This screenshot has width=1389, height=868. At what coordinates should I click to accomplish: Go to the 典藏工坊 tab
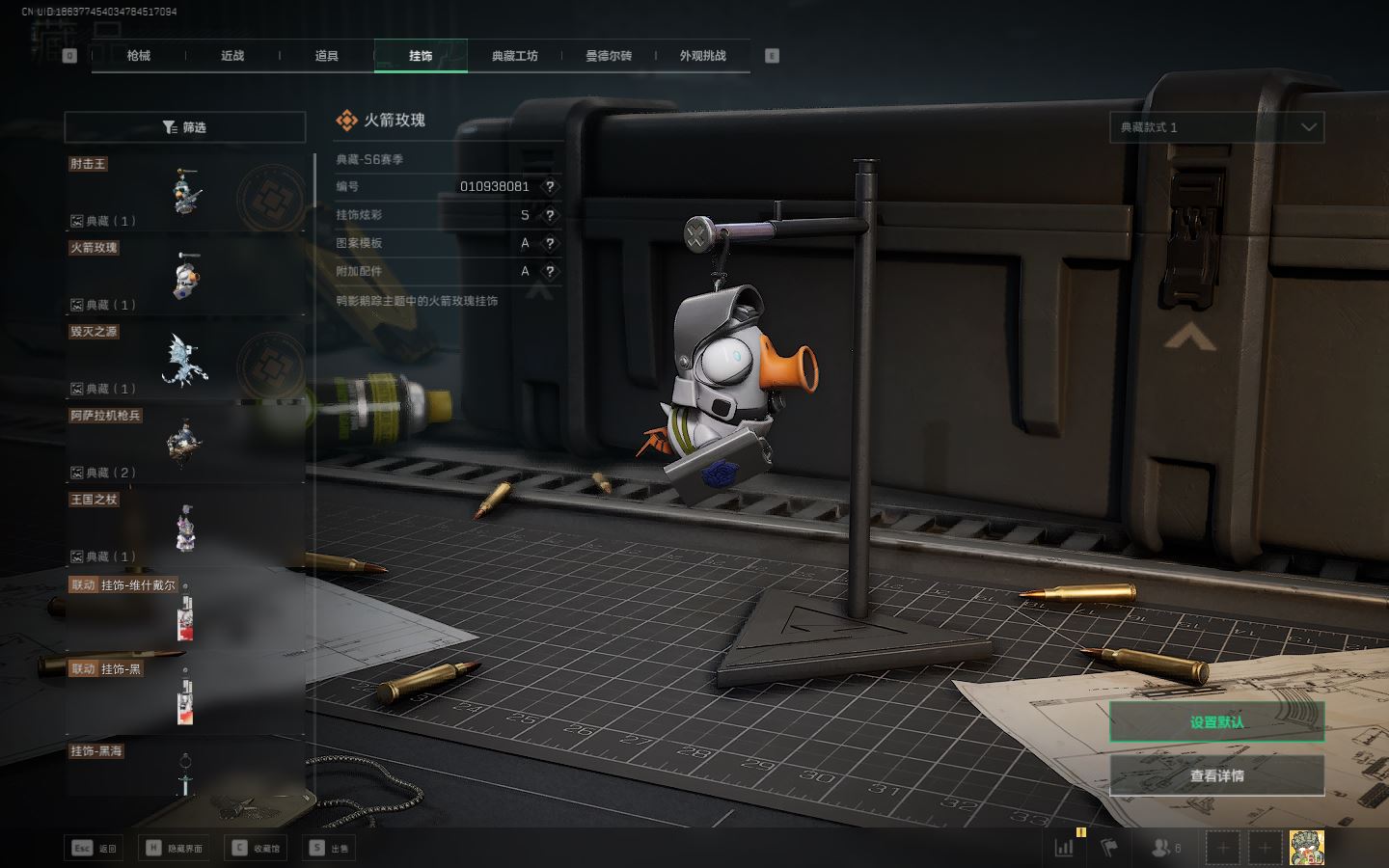point(514,56)
